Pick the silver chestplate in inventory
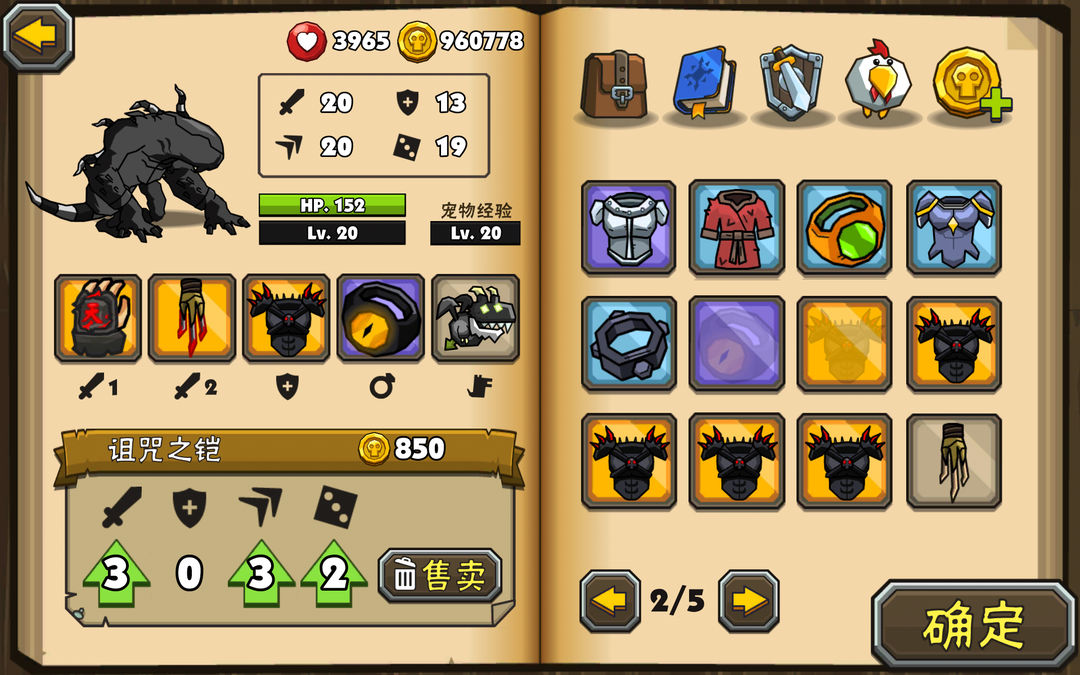 (x=628, y=227)
